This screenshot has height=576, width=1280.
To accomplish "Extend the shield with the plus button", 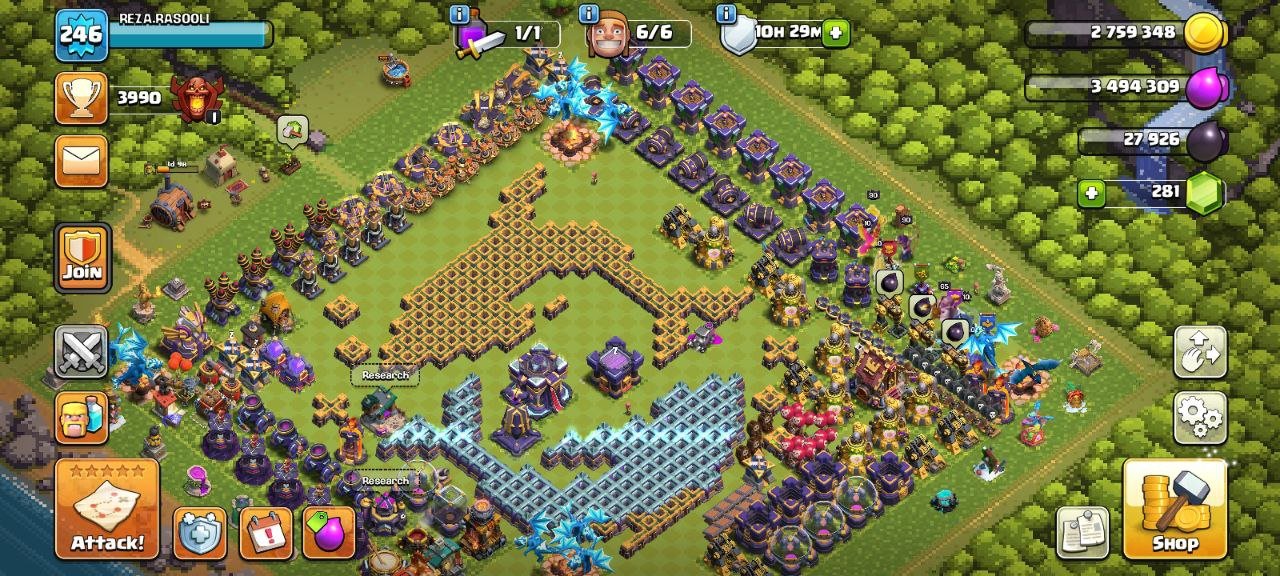I will (835, 33).
